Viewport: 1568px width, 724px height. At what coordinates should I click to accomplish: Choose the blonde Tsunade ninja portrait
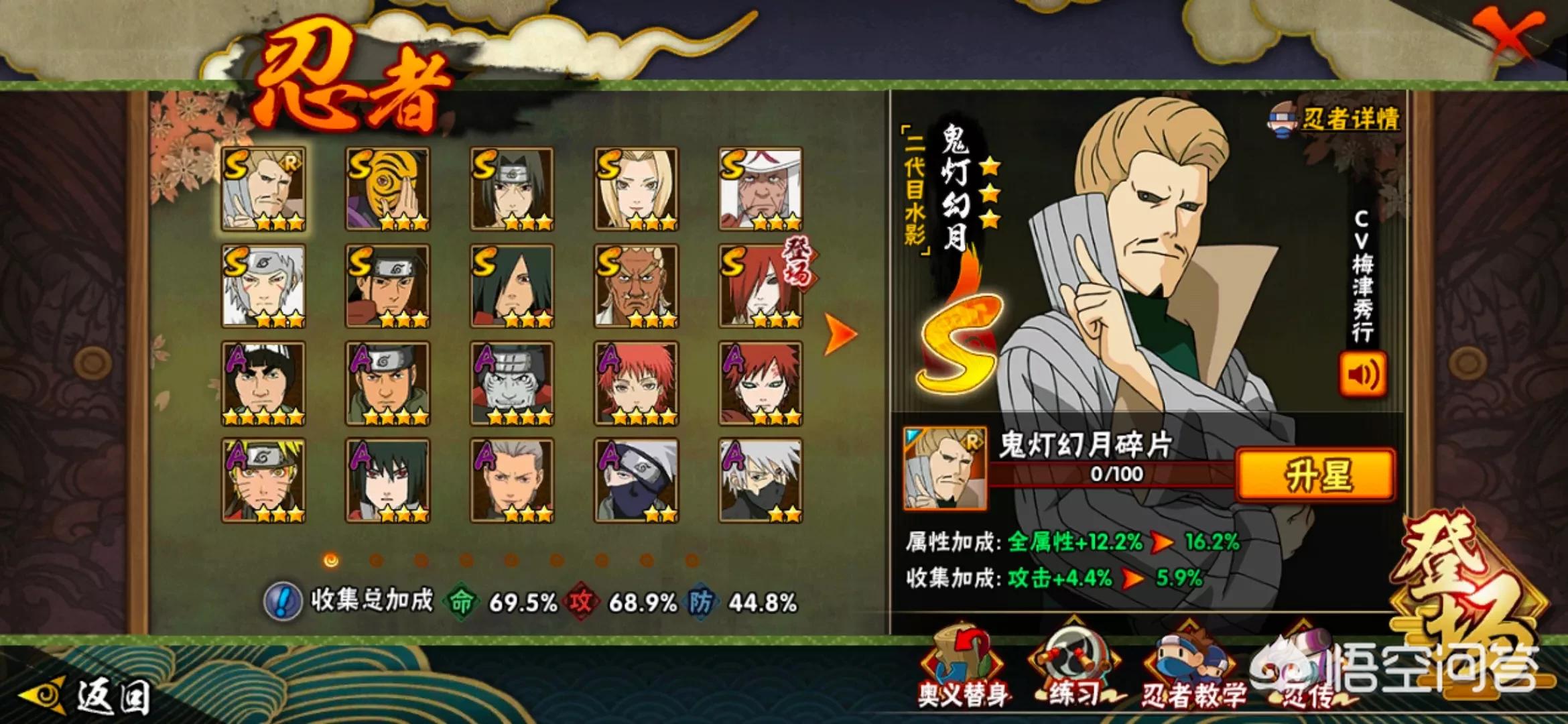(x=636, y=190)
